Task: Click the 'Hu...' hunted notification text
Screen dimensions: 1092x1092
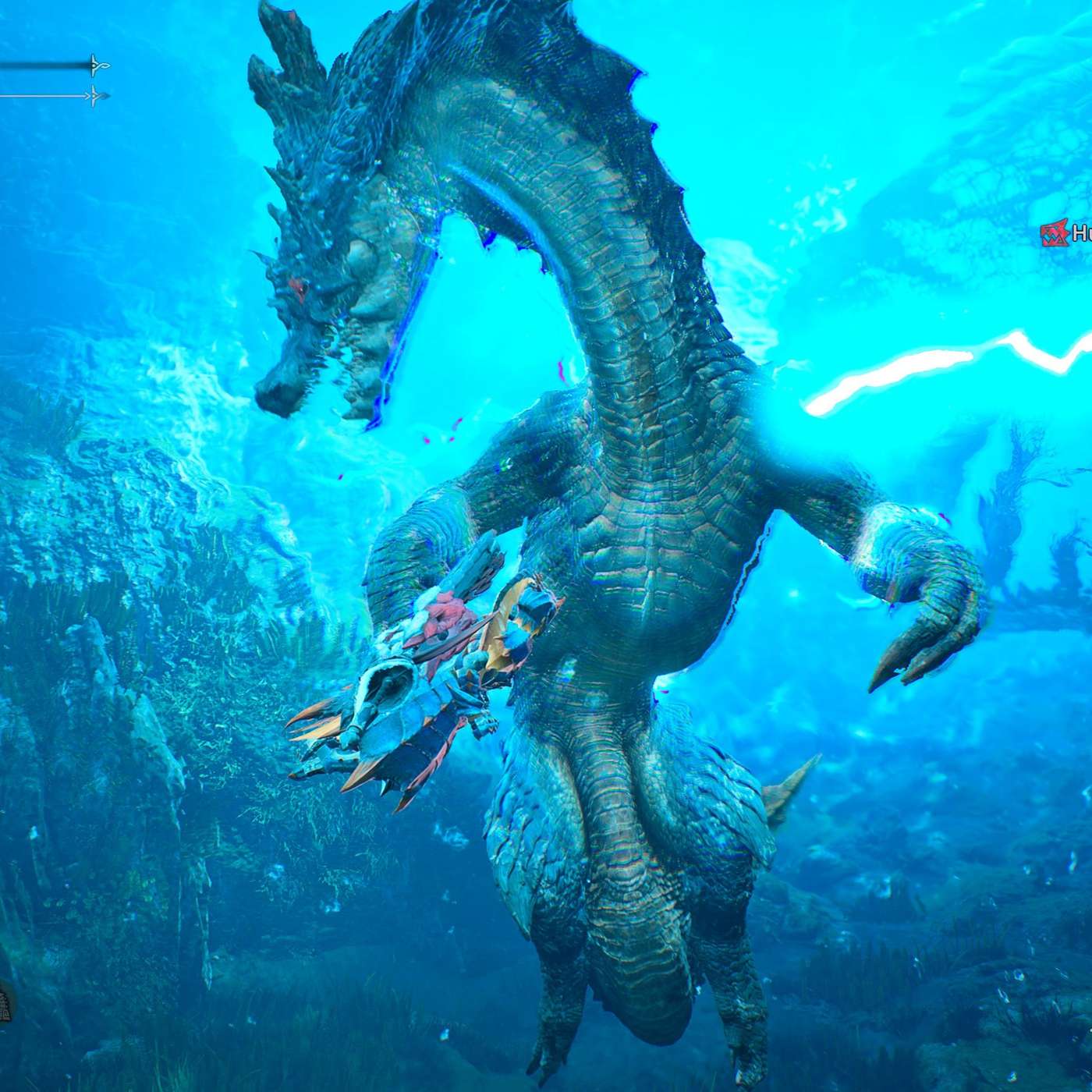Action: (x=1080, y=232)
